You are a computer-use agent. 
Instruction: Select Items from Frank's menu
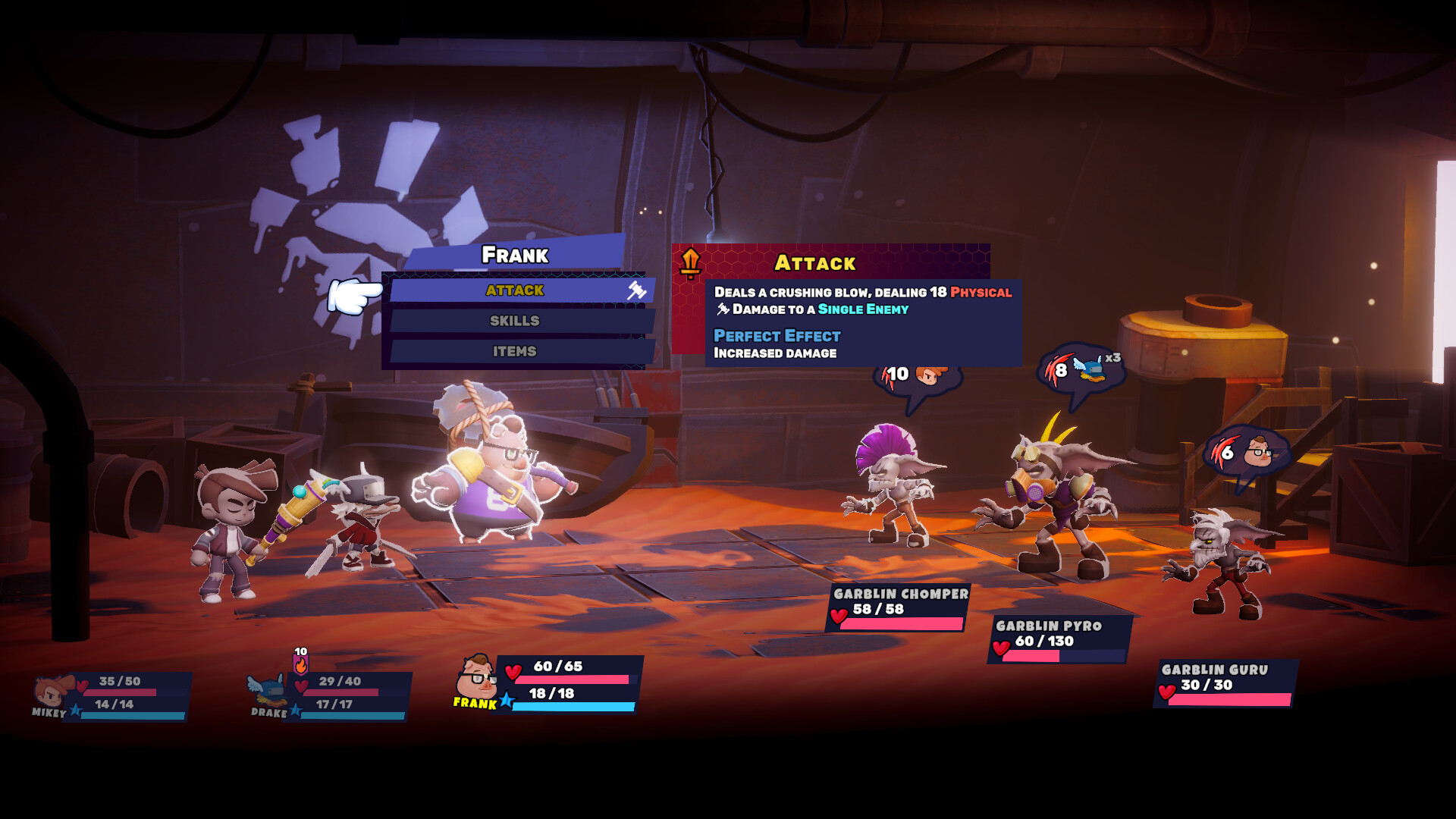516,351
